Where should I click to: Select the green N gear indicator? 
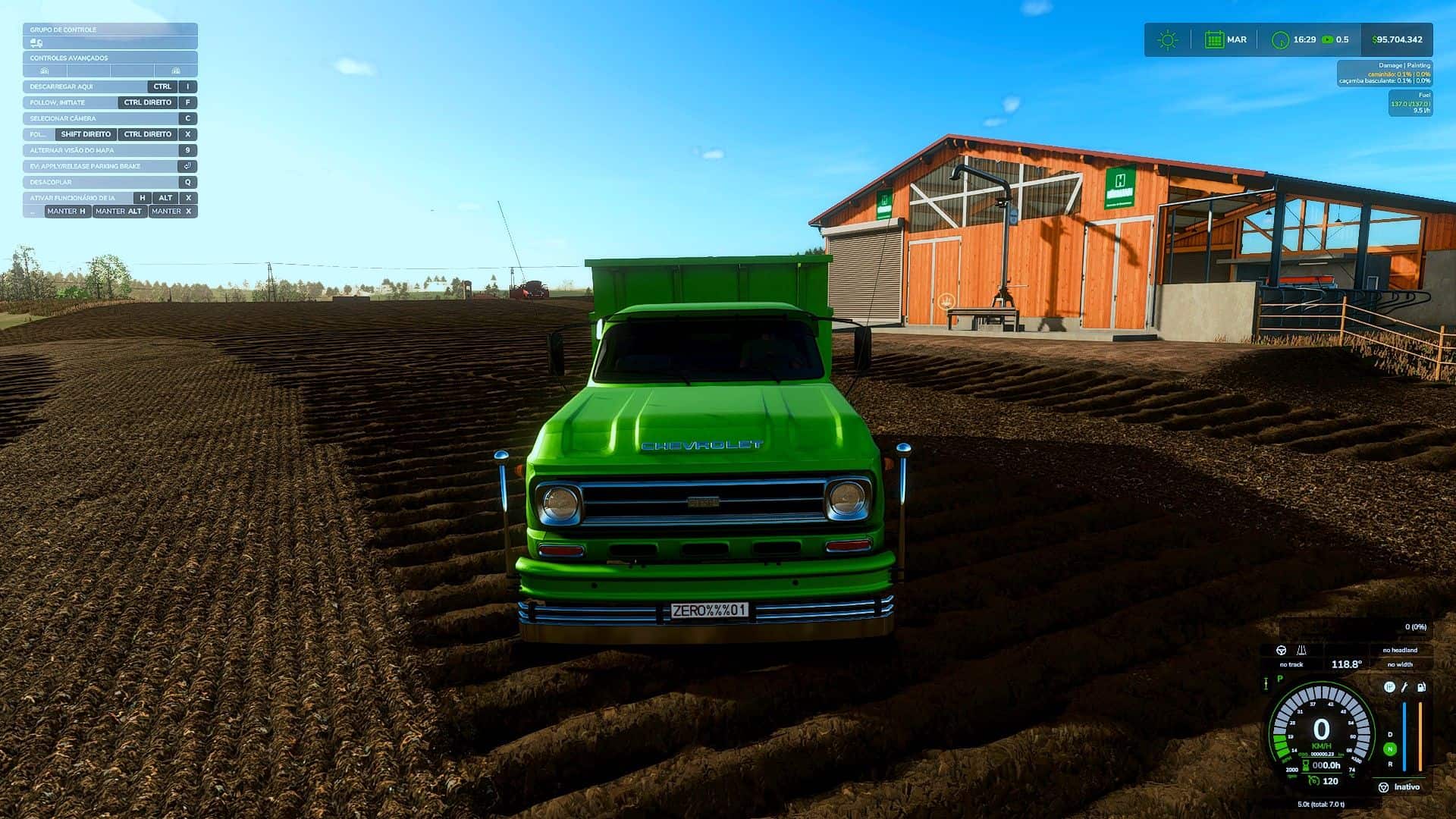1390,749
